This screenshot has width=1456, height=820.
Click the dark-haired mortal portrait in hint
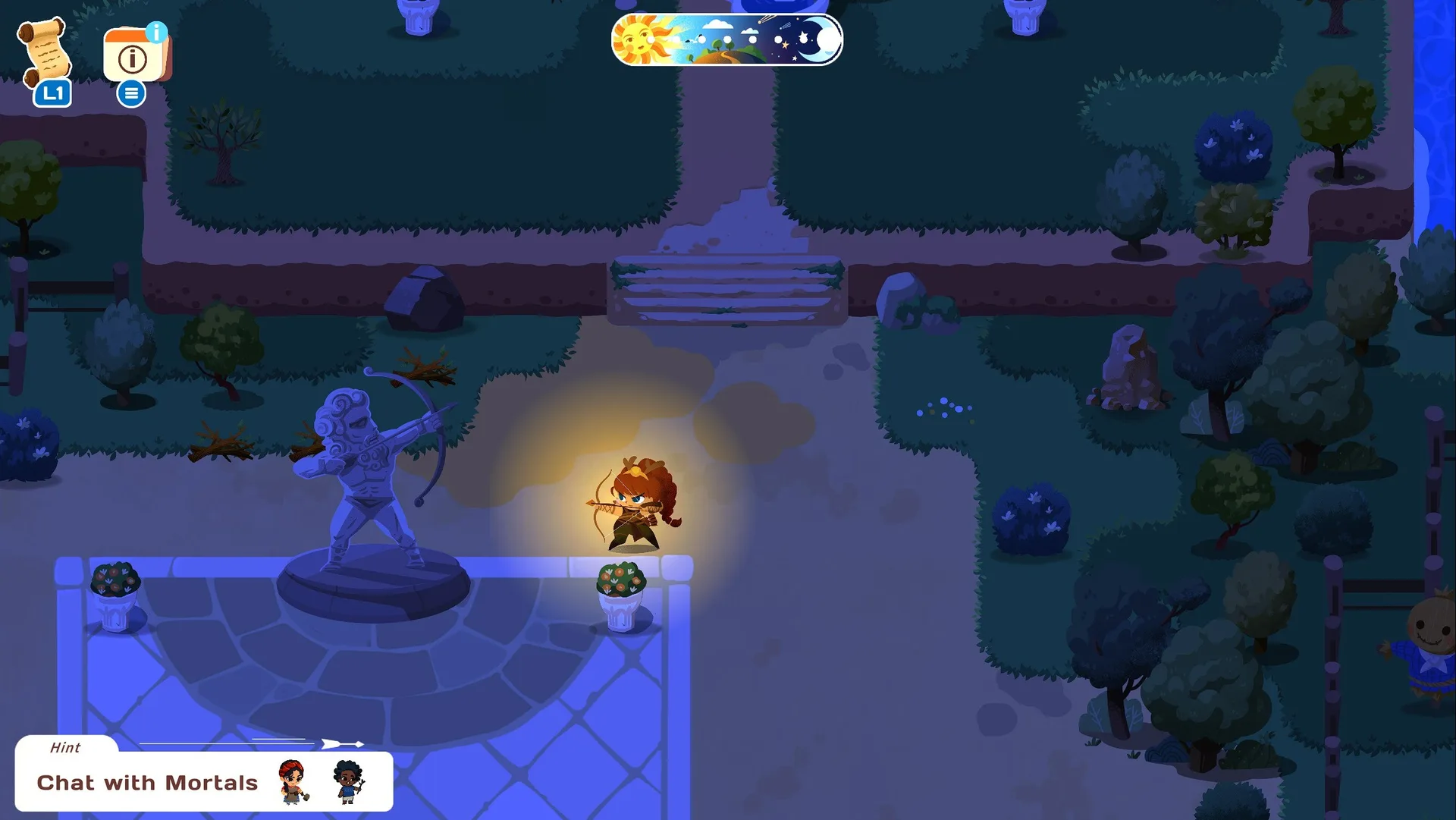point(348,781)
